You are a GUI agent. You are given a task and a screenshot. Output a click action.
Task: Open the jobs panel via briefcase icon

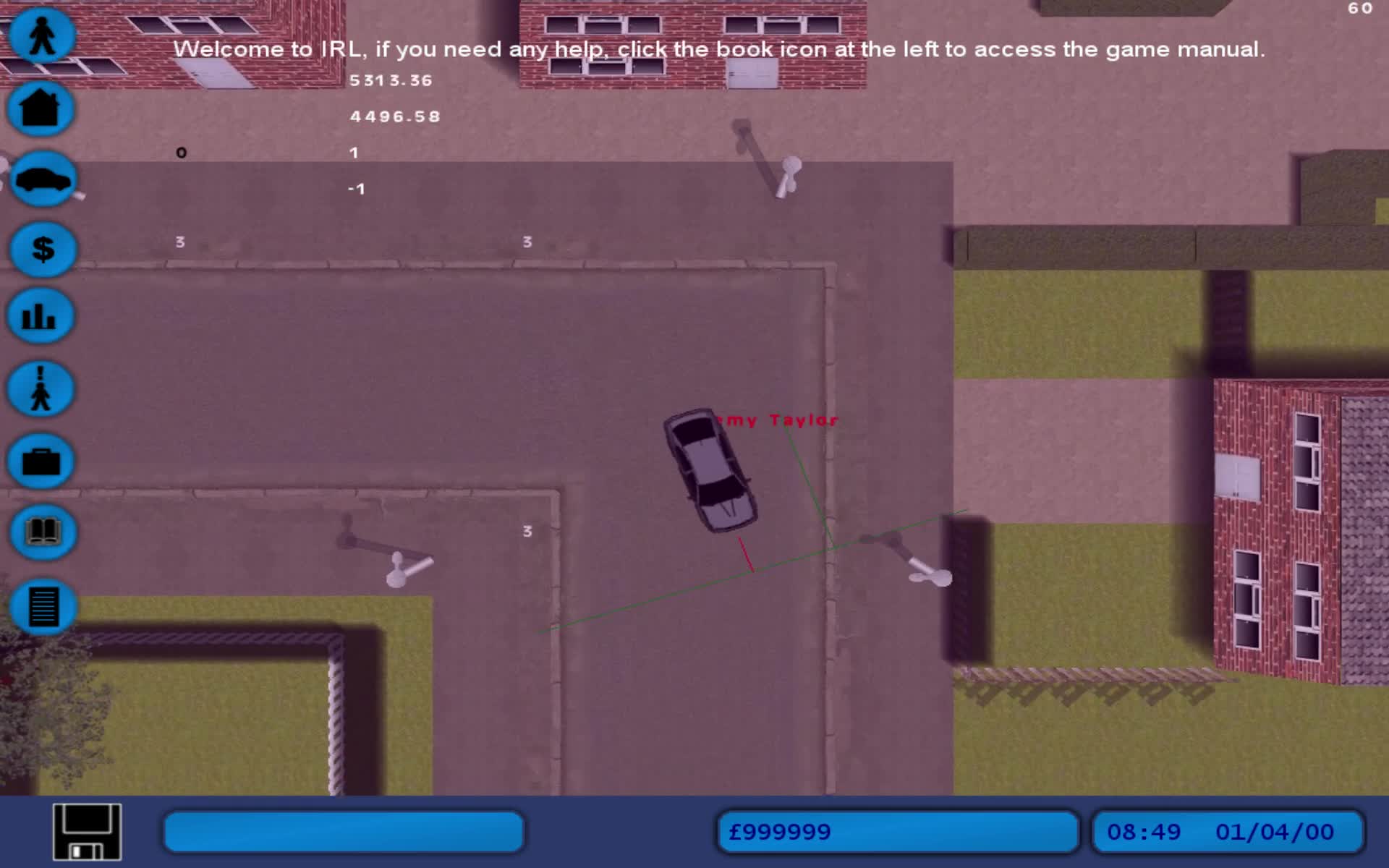[40, 461]
